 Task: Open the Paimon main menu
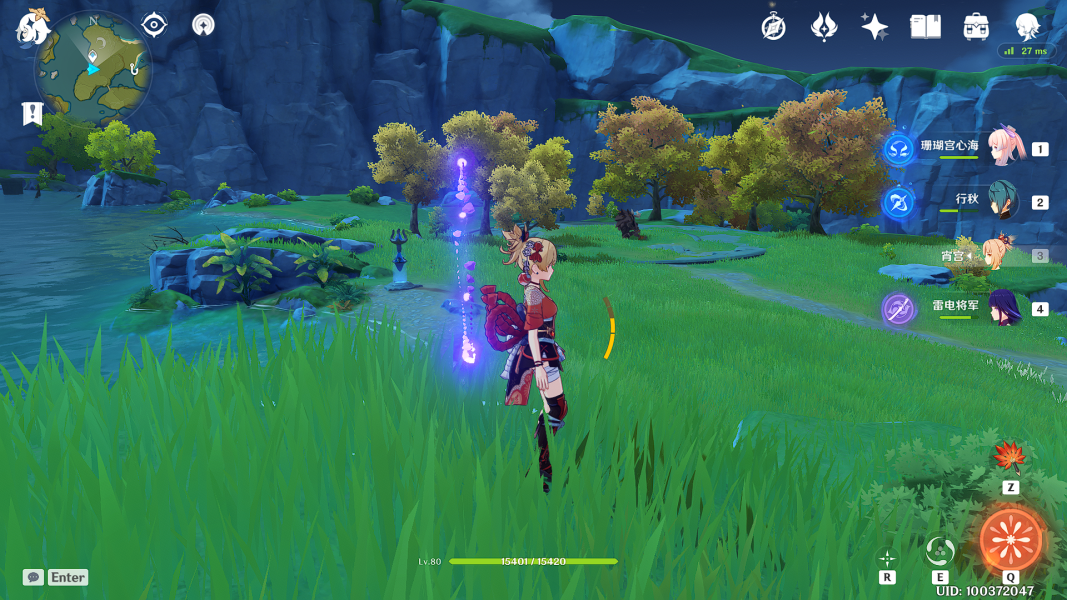(x=32, y=28)
